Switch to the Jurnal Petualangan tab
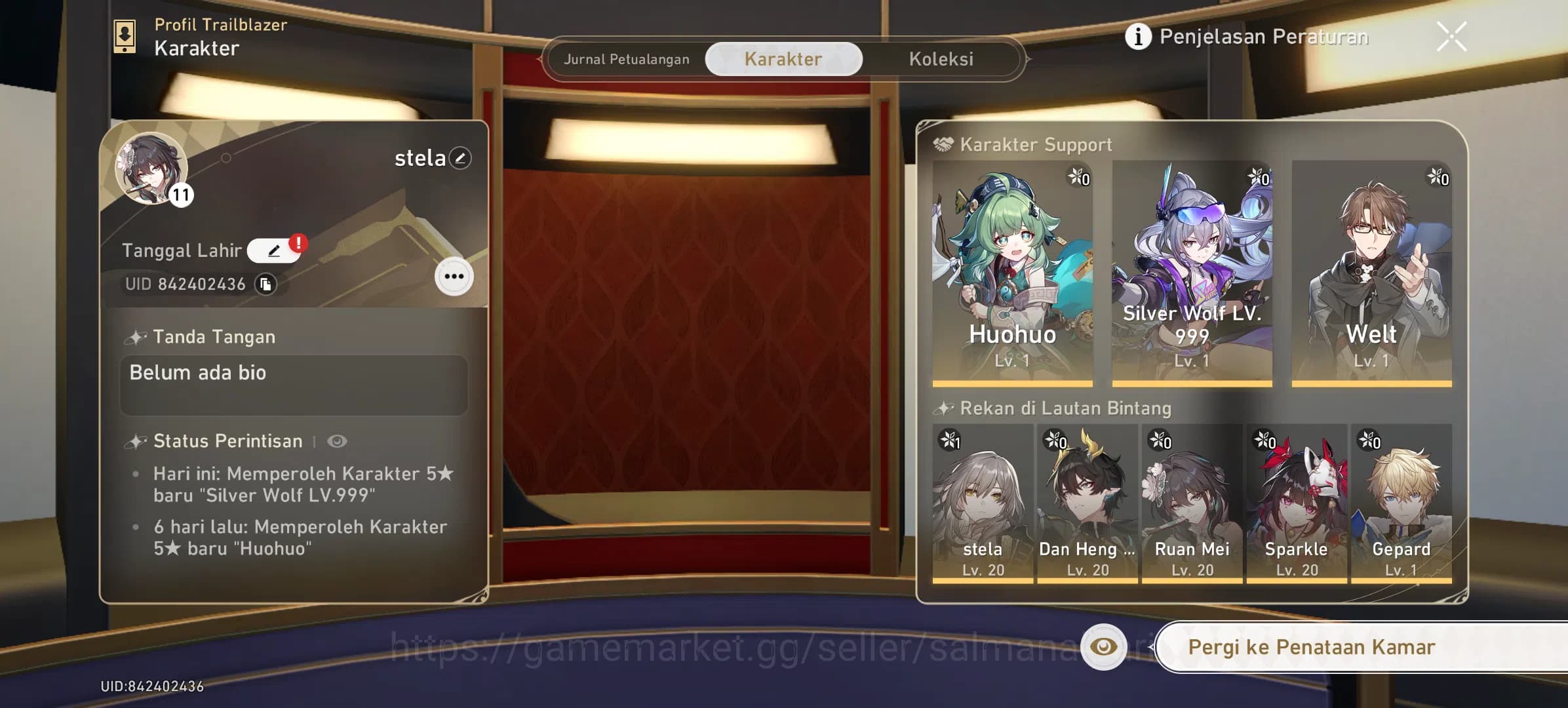The height and width of the screenshot is (708, 1568). (627, 59)
